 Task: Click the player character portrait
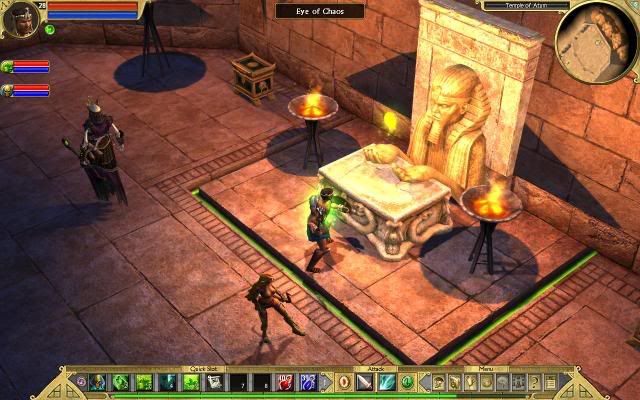point(20,19)
